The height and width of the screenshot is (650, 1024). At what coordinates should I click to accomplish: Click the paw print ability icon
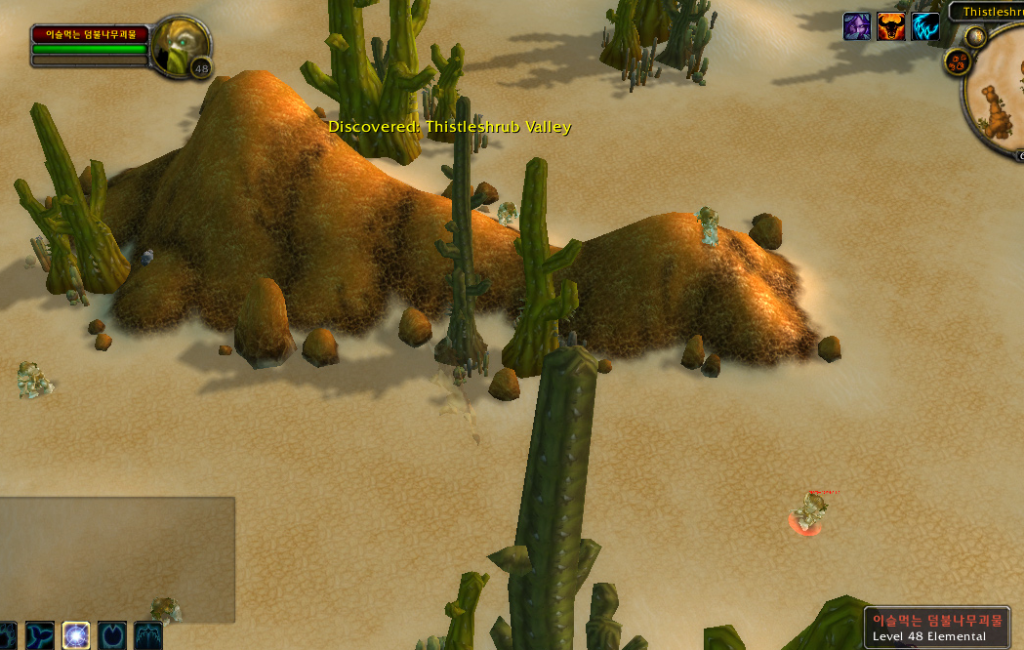tap(8, 635)
